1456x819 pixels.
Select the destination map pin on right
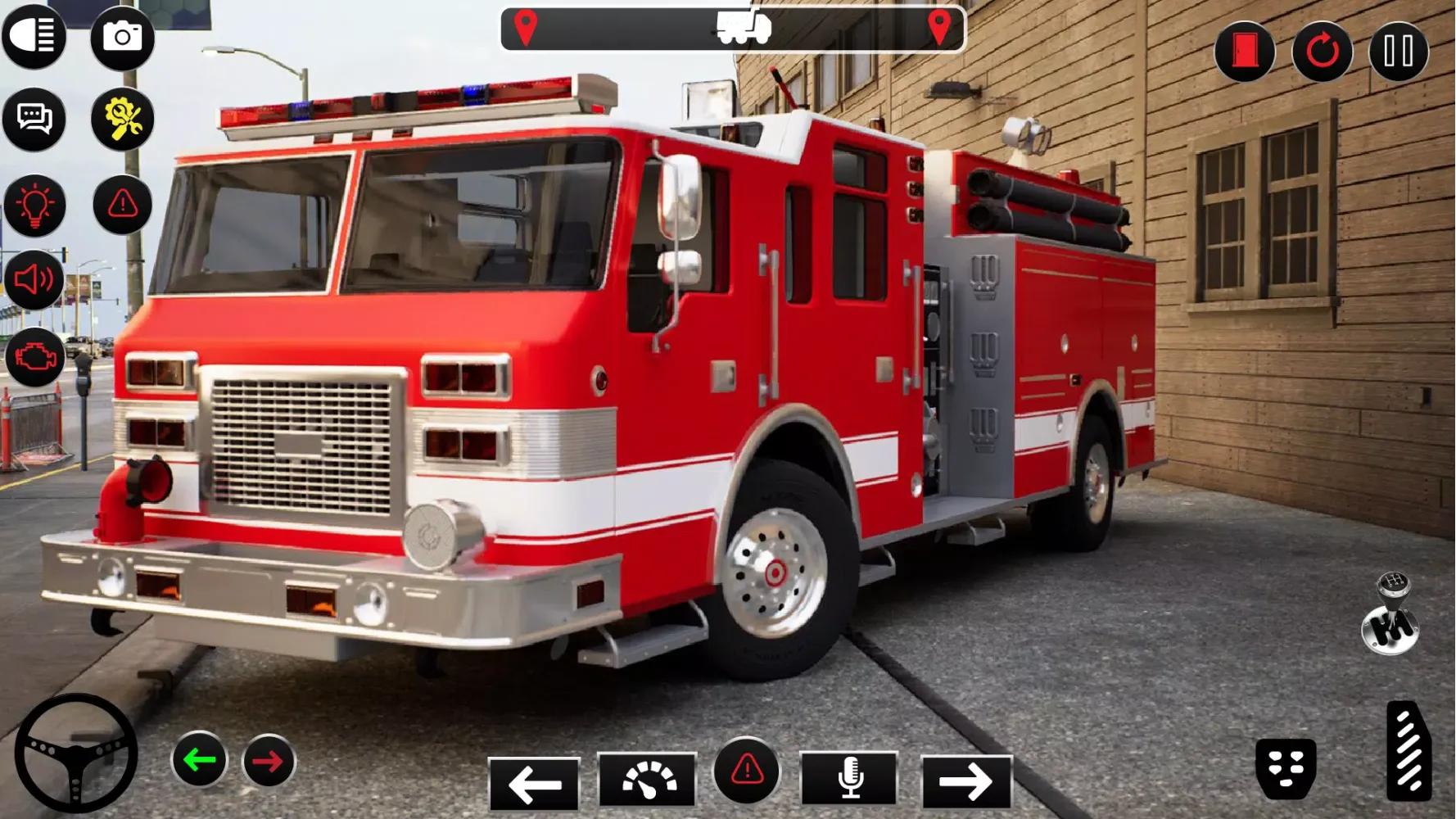[940, 26]
